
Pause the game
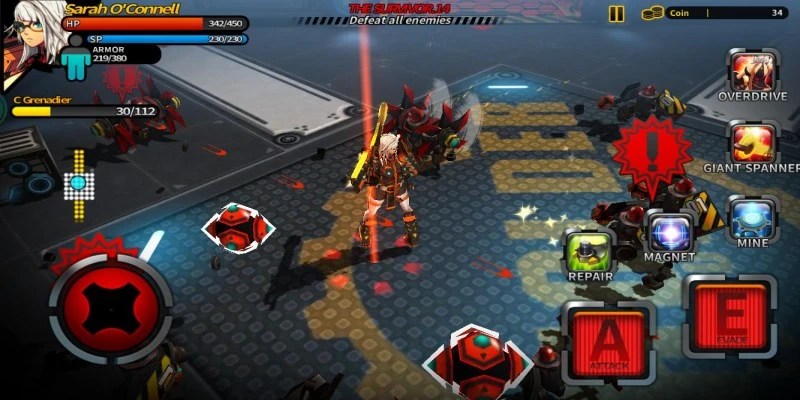[x=617, y=14]
